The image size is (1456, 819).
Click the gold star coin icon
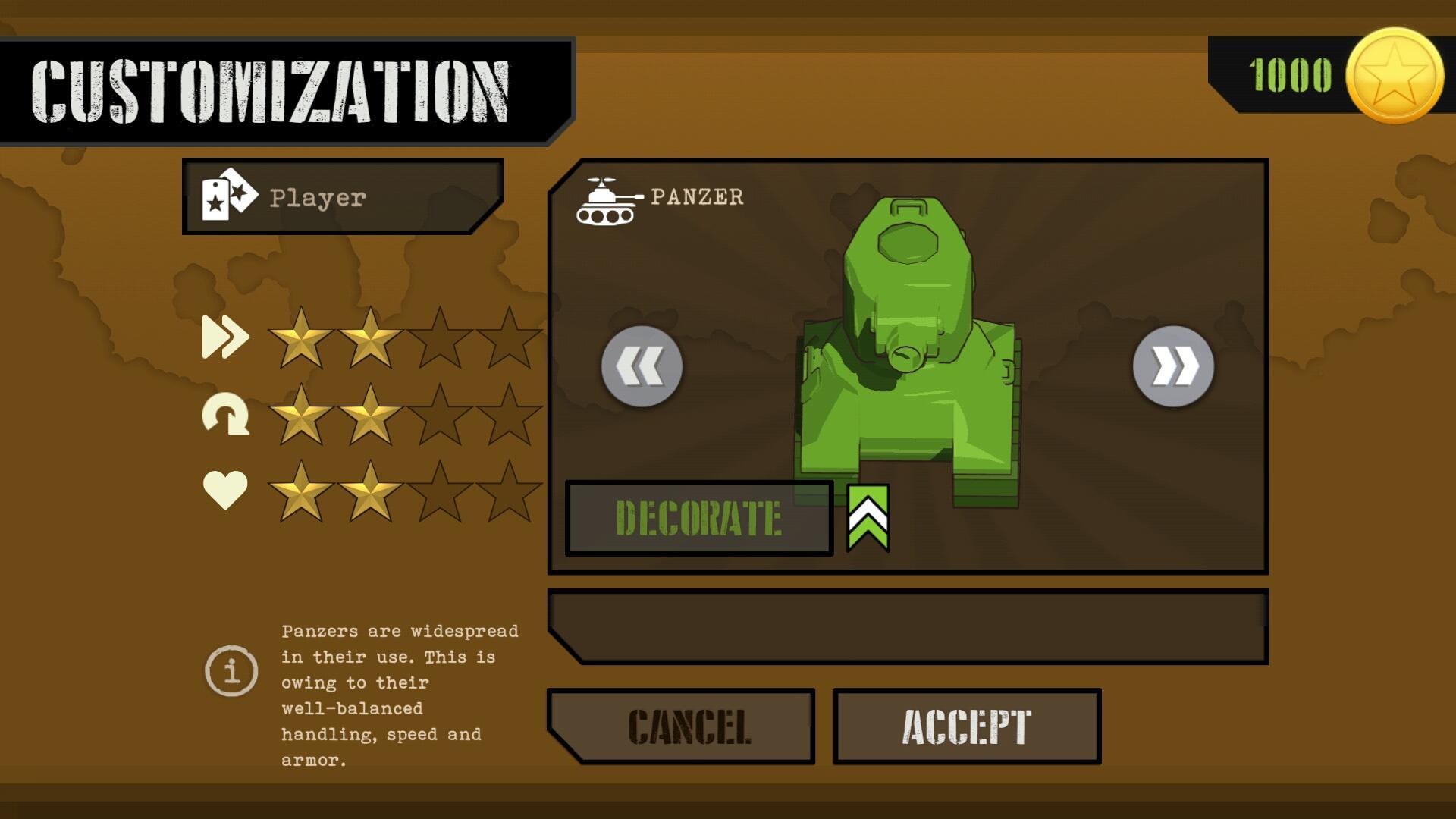1394,76
